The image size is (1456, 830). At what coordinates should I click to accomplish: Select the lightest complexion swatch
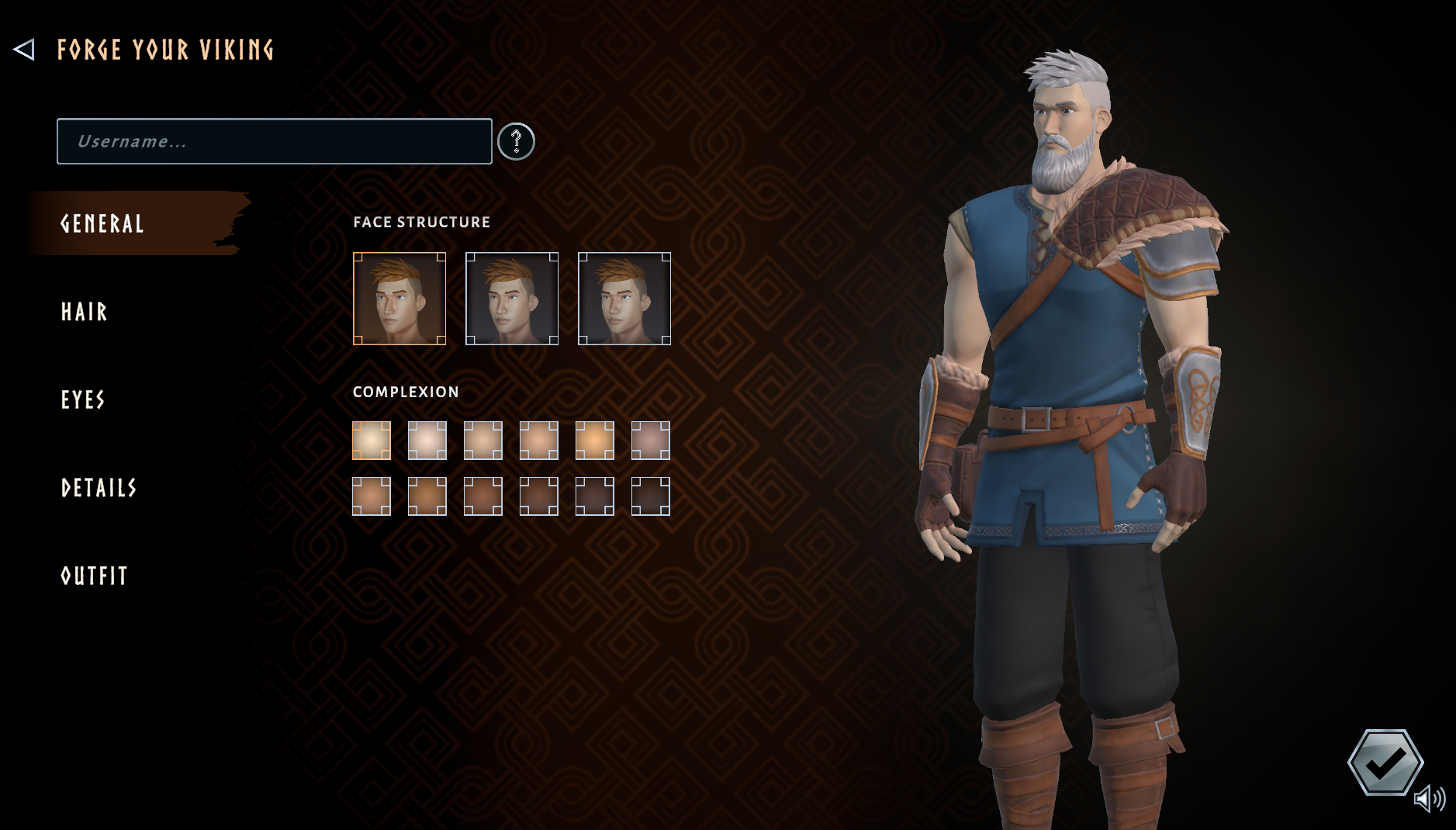pos(372,439)
